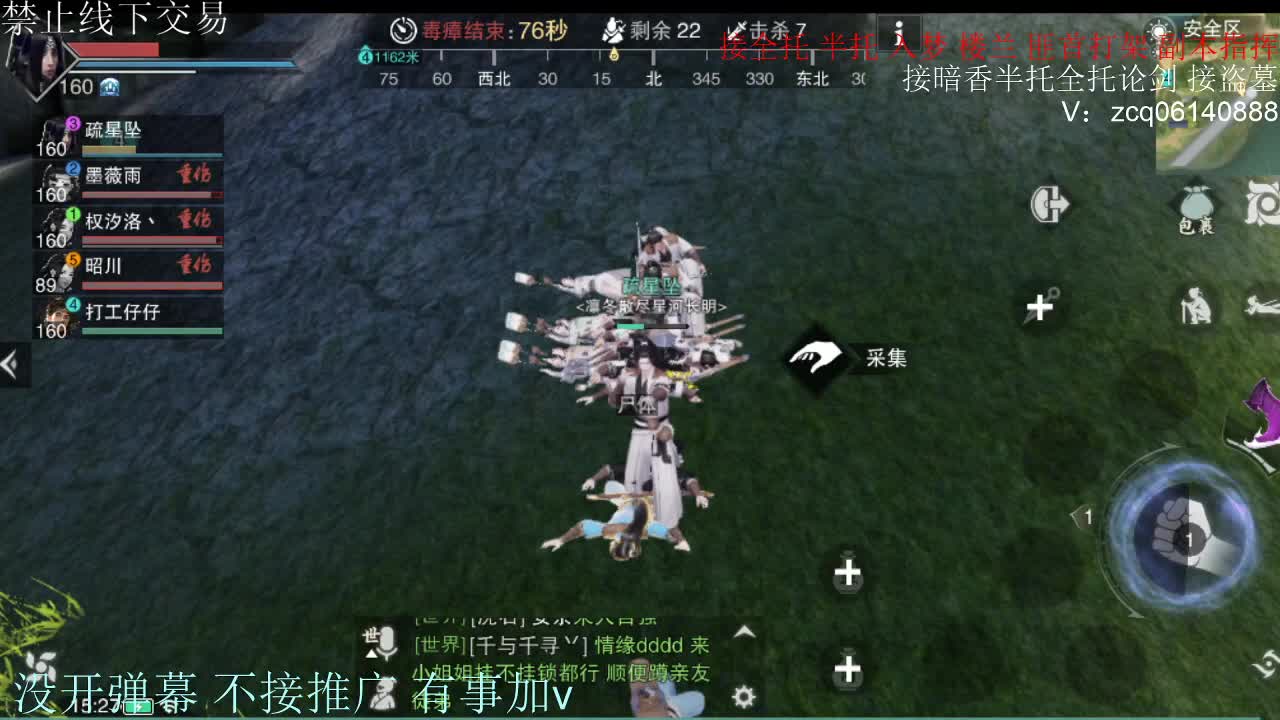Tap the sheathe weapon icon
This screenshot has height=720, width=1280.
coord(1049,203)
